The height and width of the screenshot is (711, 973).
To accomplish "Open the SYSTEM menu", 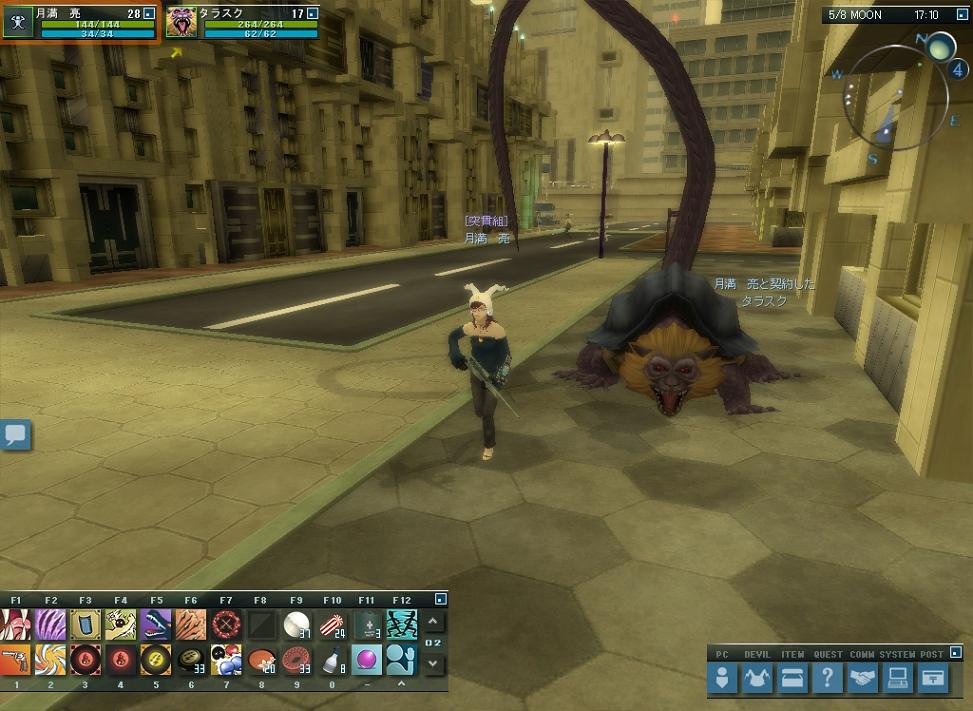I will (897, 678).
